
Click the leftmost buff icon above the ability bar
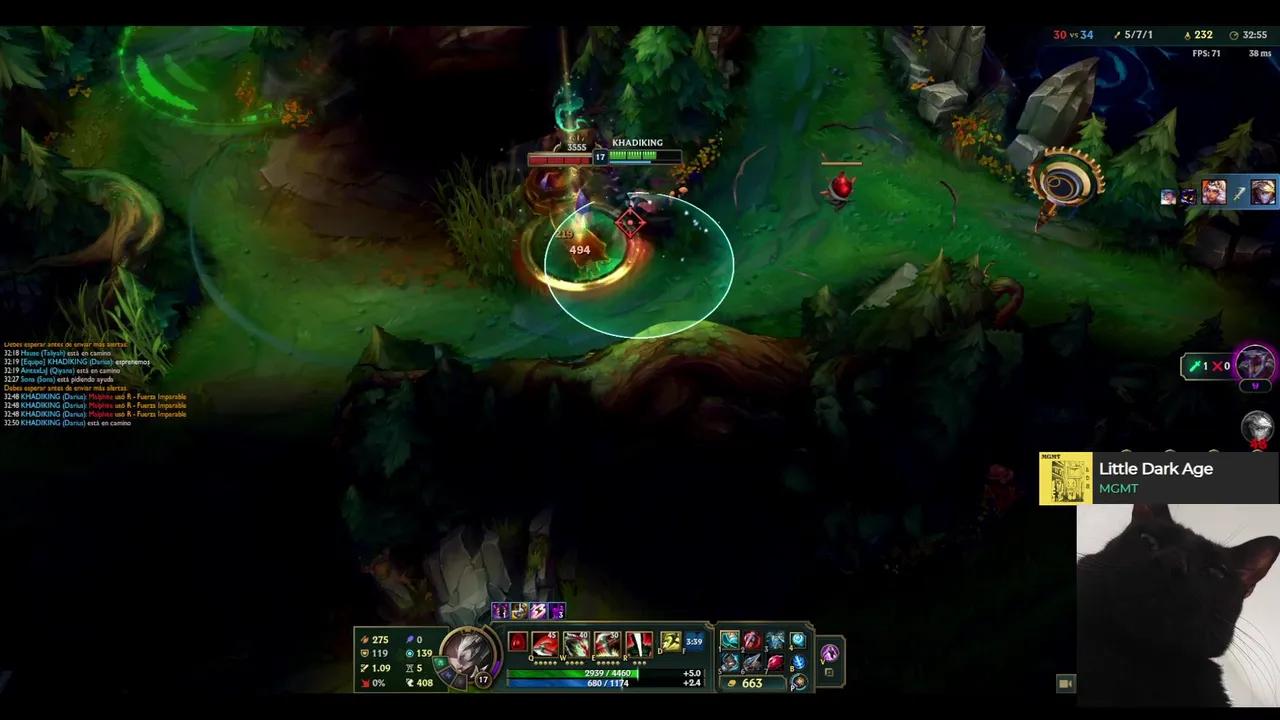[x=499, y=611]
